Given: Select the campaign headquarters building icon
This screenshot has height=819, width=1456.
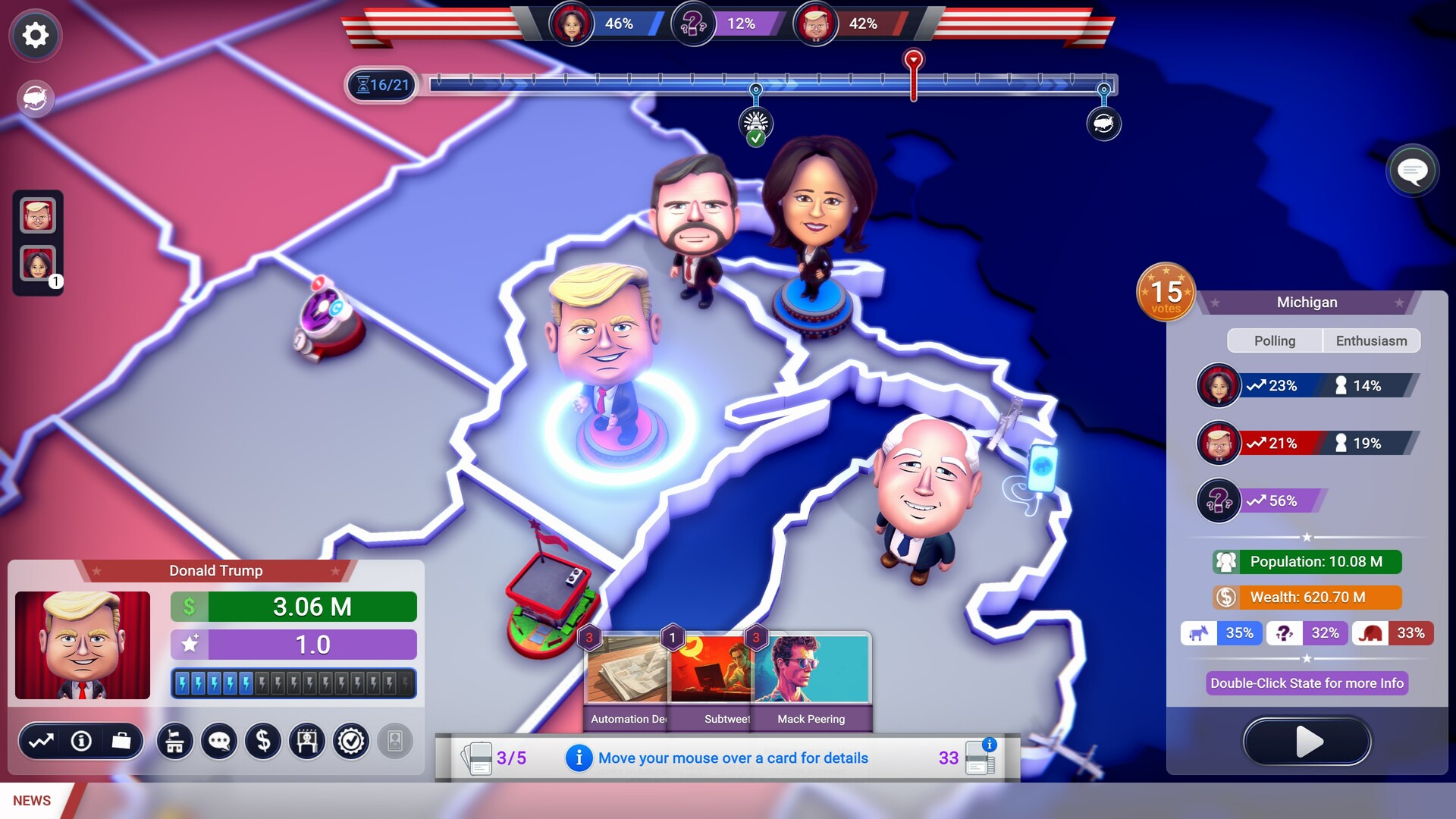Looking at the screenshot, I should (175, 742).
